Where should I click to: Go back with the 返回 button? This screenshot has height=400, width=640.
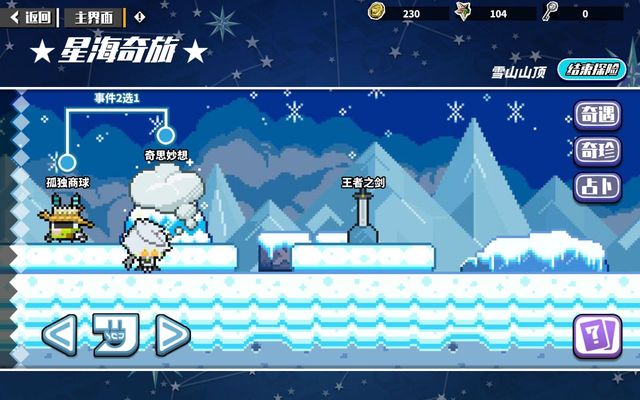31,17
